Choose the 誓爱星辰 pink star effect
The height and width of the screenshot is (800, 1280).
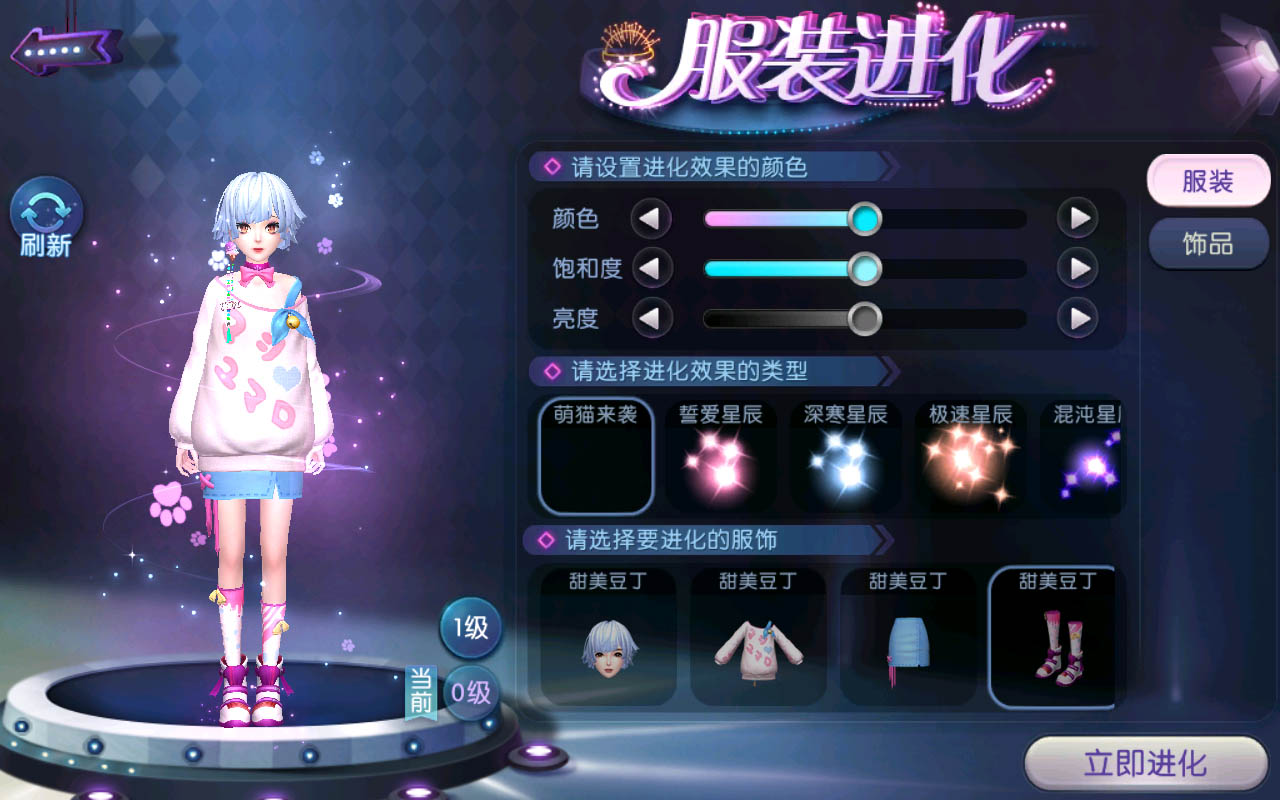721,455
